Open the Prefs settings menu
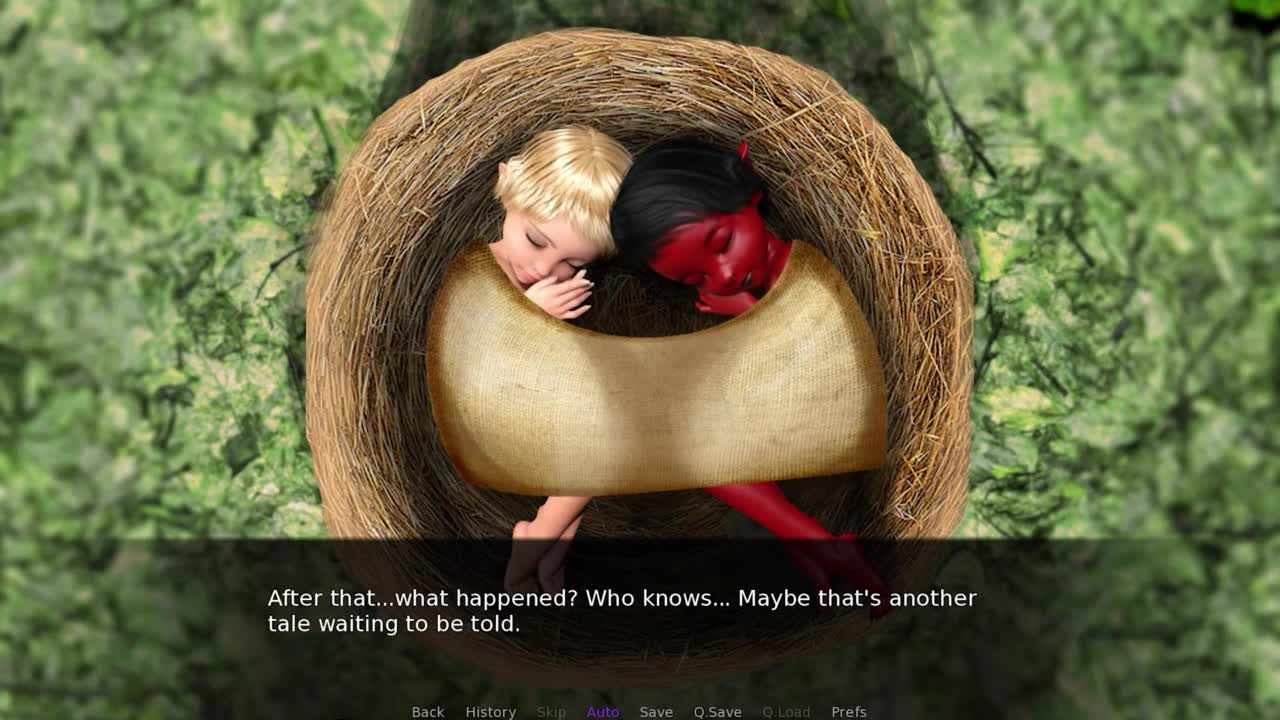1280x720 pixels. click(x=848, y=712)
